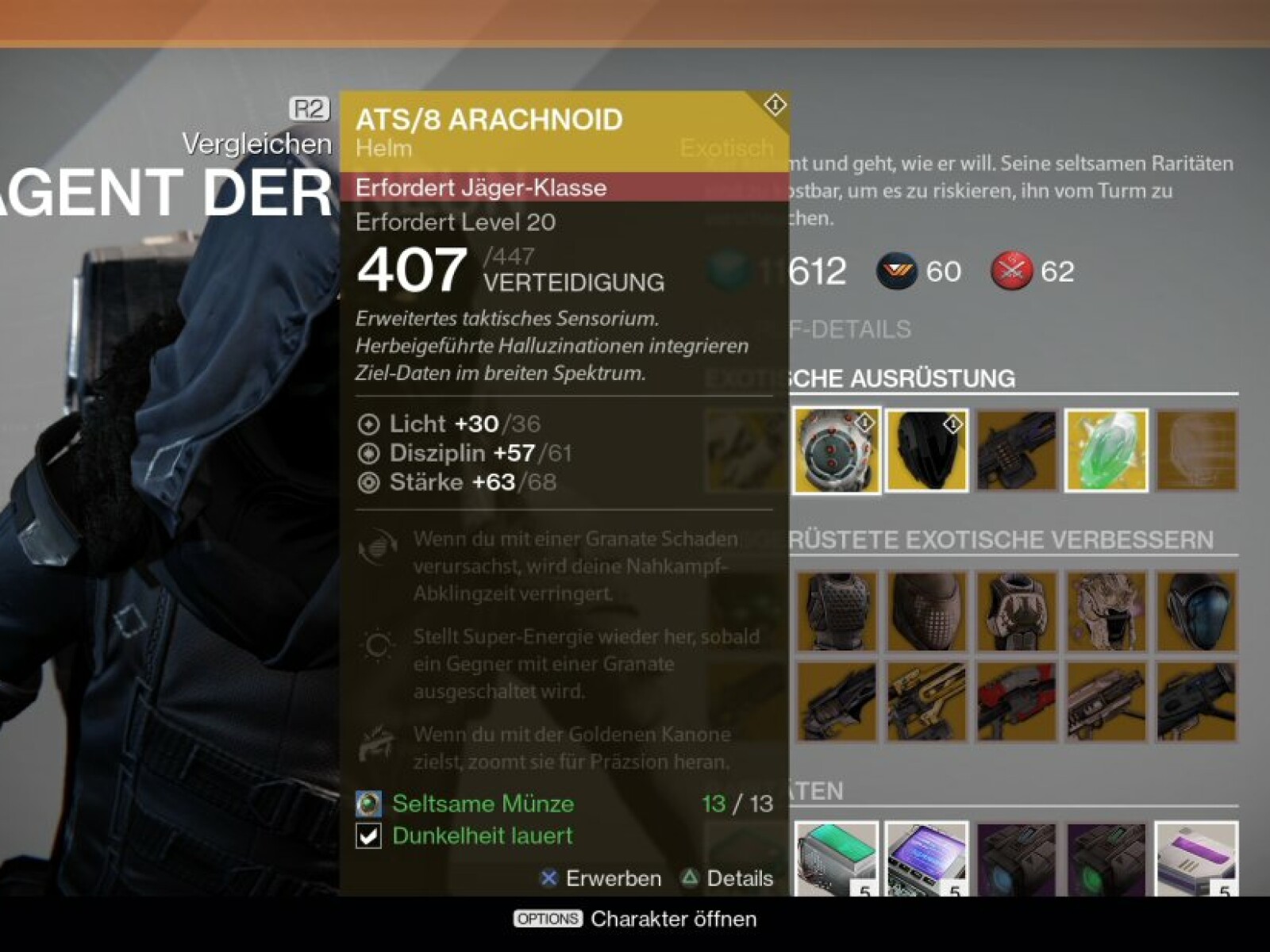Choose the clawed chest armor upgrade
Viewport: 1270px width, 952px height.
(x=1016, y=612)
